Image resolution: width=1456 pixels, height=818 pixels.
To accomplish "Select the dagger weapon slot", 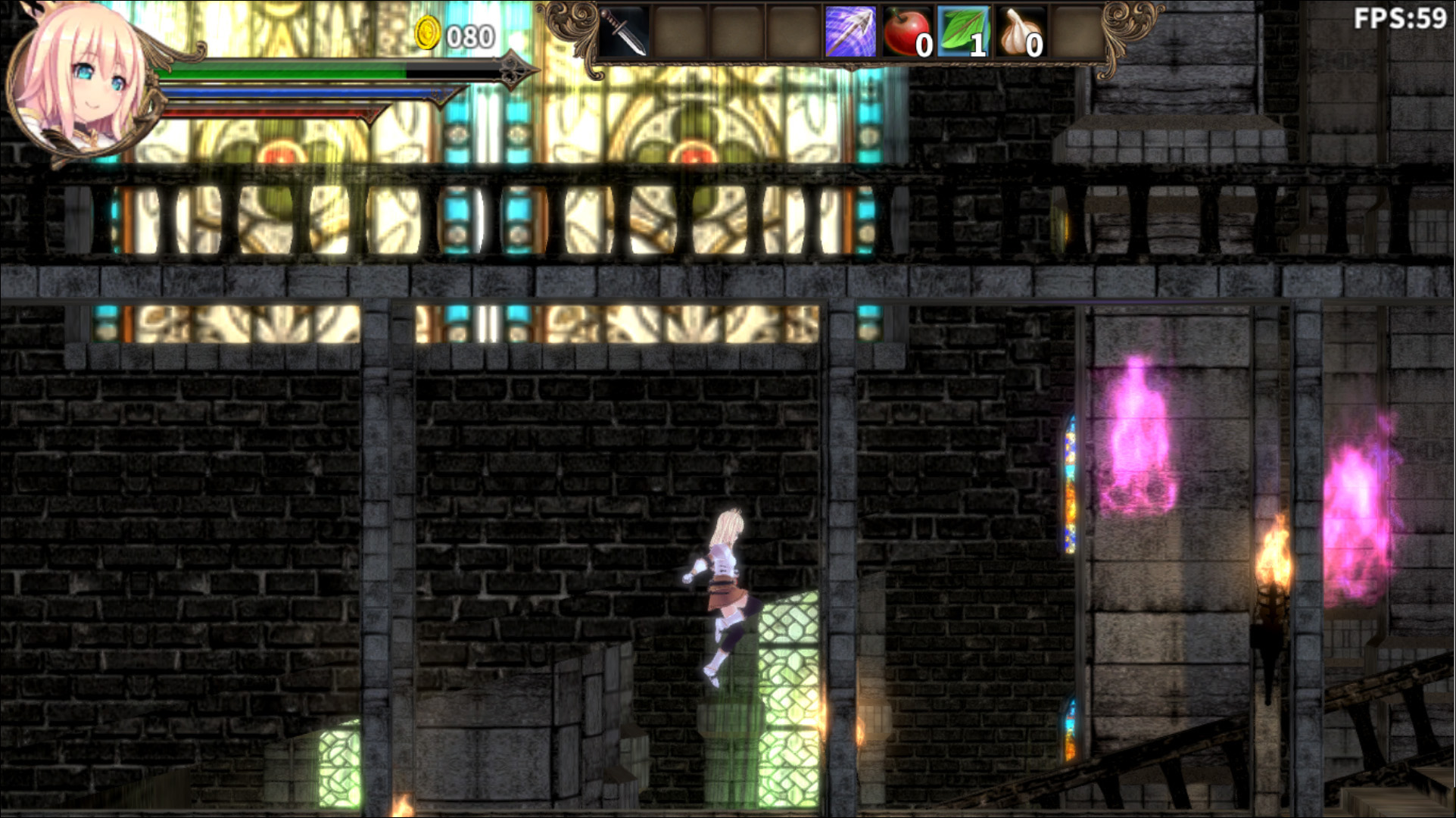I will [624, 33].
